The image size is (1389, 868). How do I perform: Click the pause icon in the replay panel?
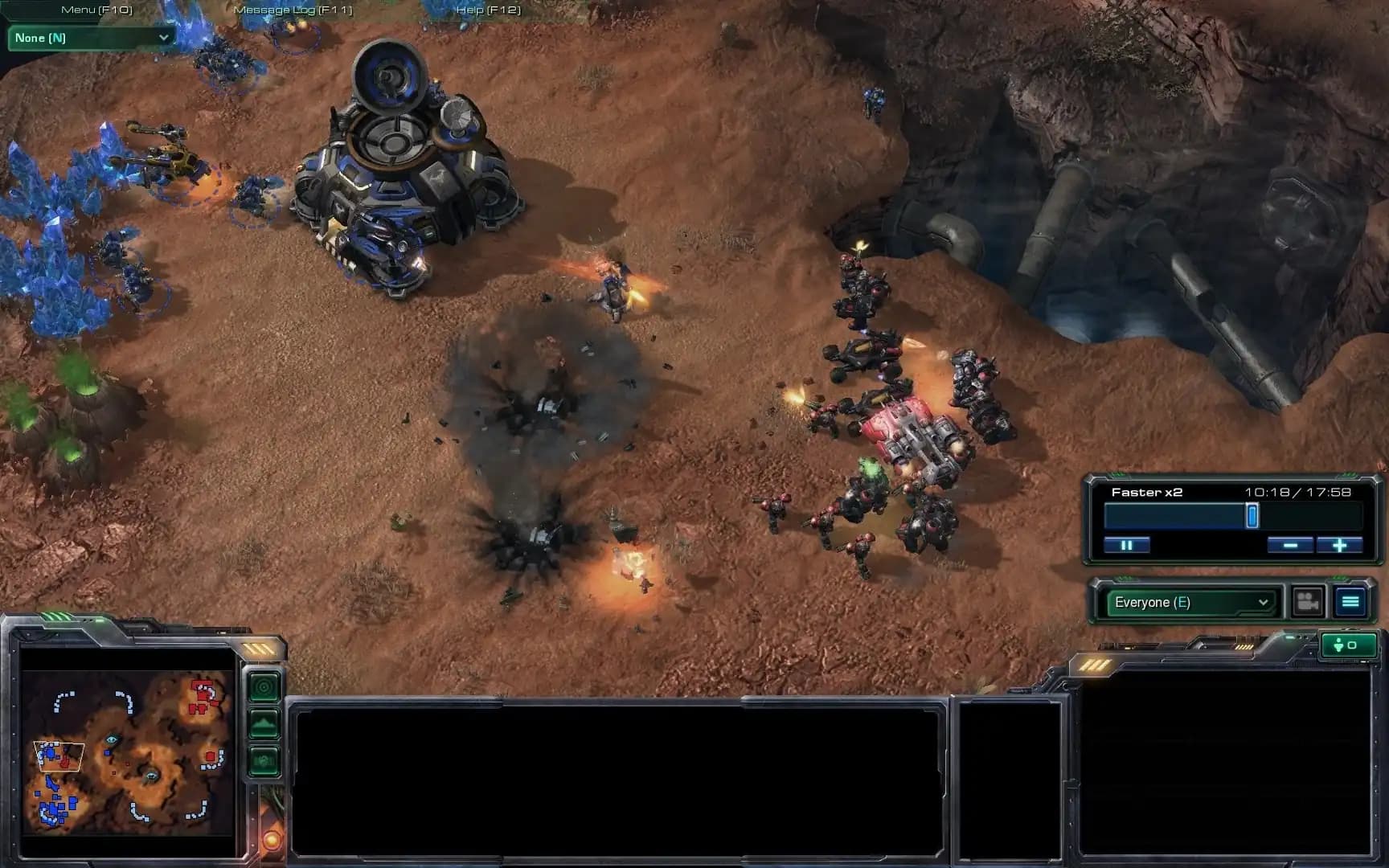pos(1129,545)
